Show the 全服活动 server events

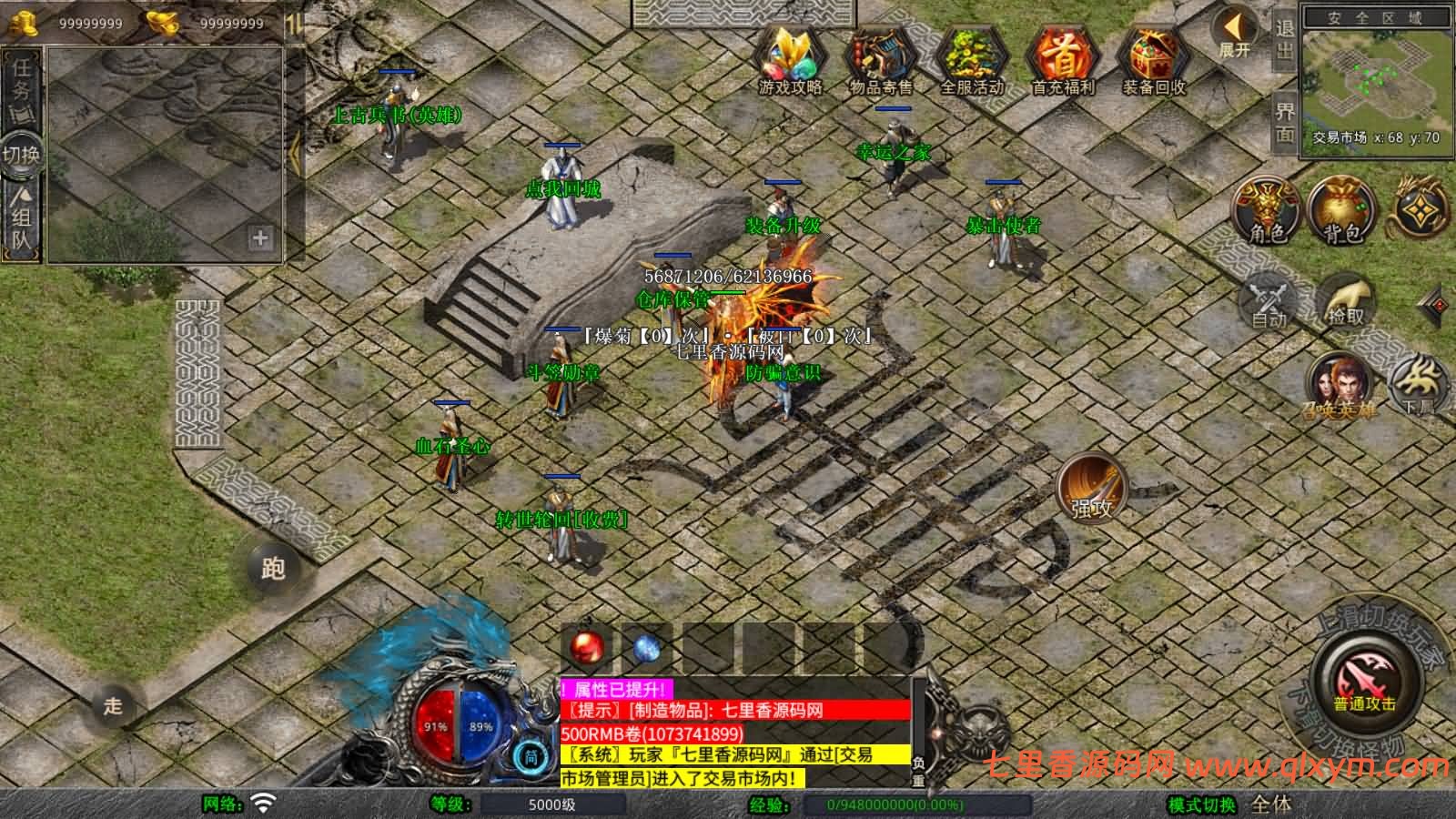pyautogui.click(x=971, y=59)
